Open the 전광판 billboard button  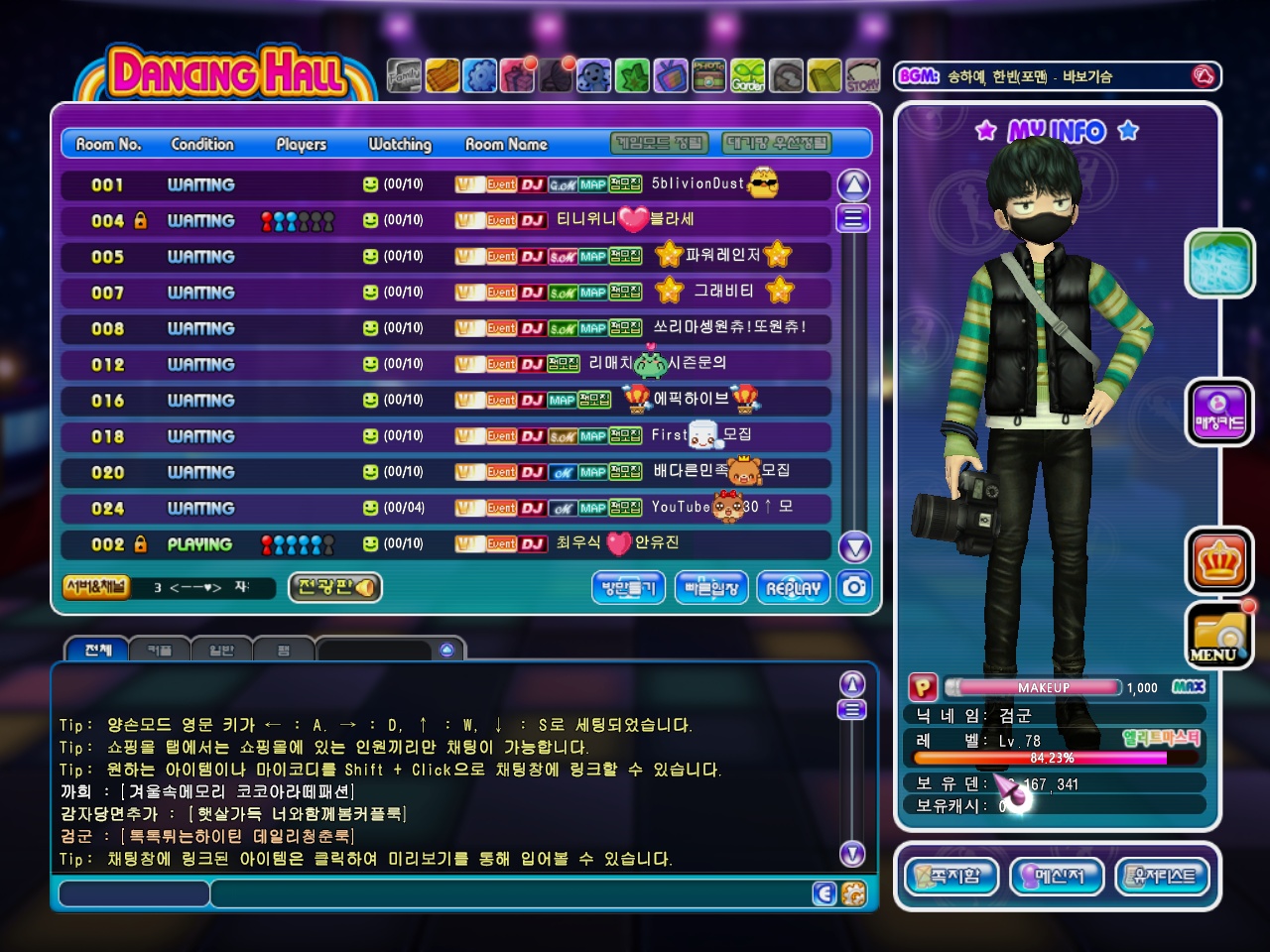334,587
